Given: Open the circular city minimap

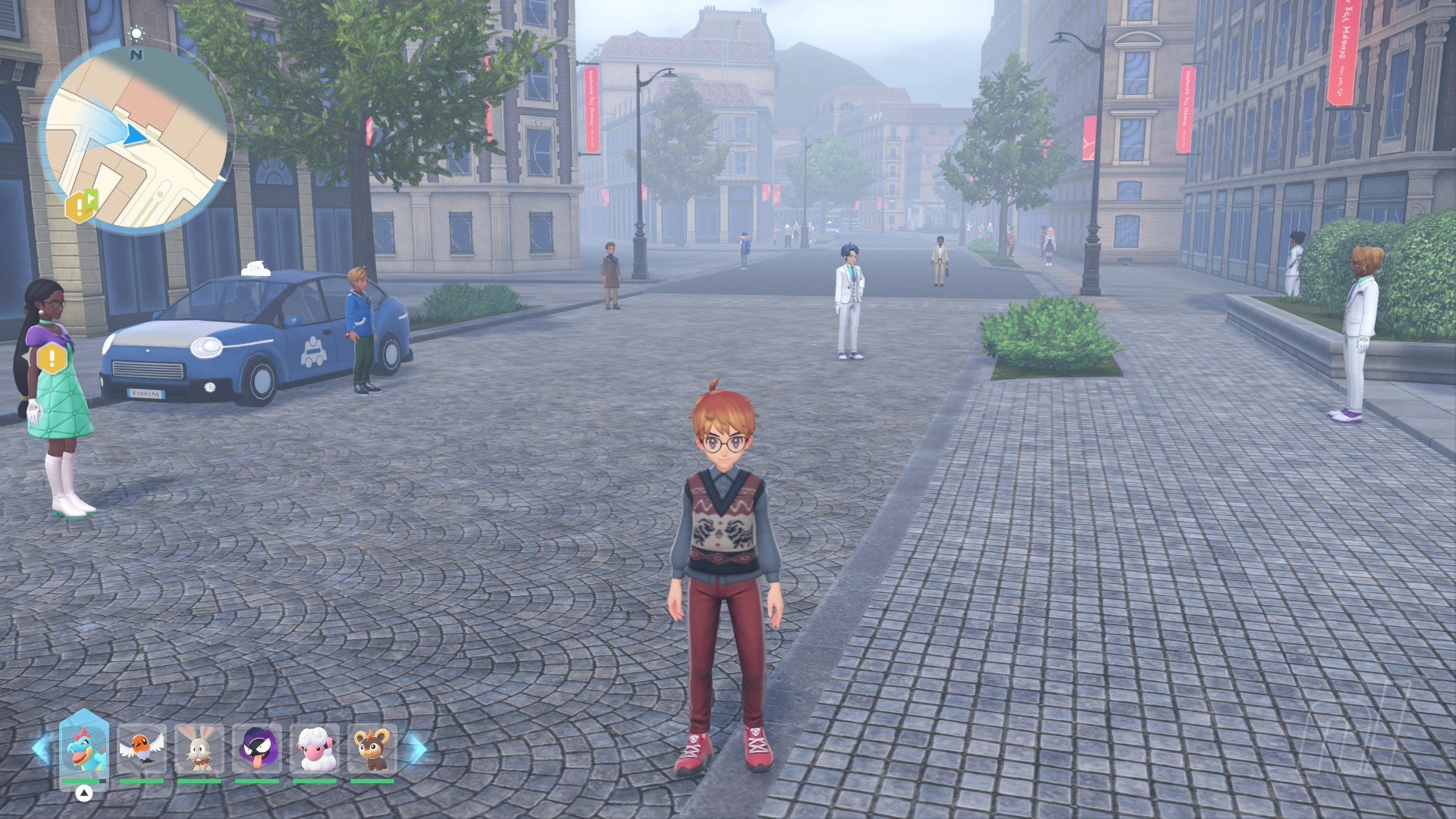Looking at the screenshot, I should point(135,139).
